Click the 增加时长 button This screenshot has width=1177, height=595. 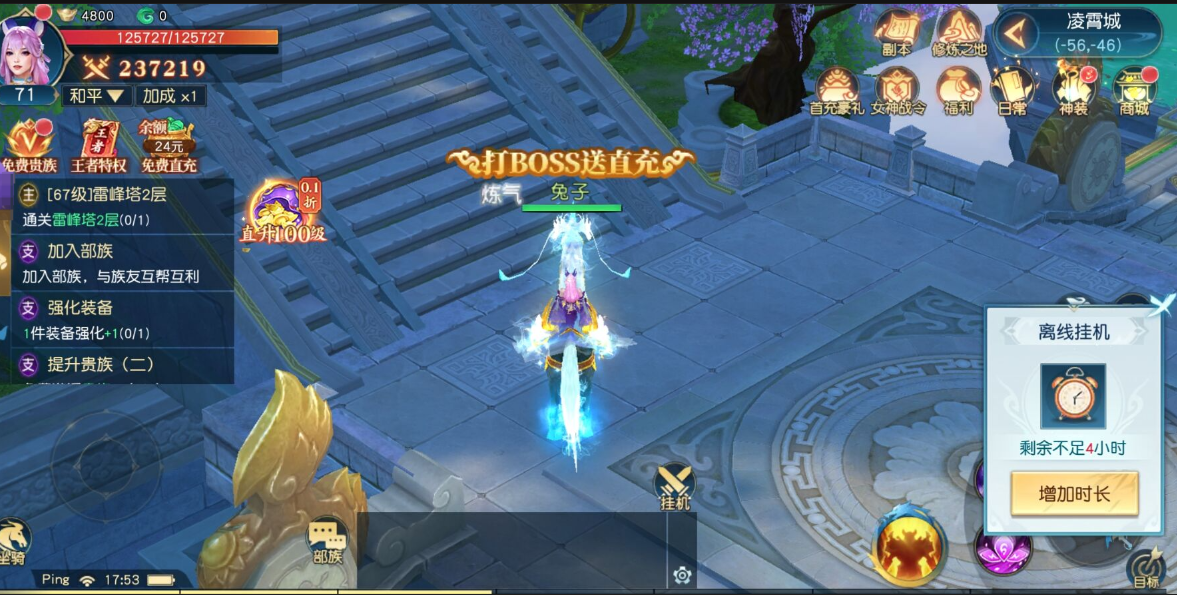pos(1074,493)
